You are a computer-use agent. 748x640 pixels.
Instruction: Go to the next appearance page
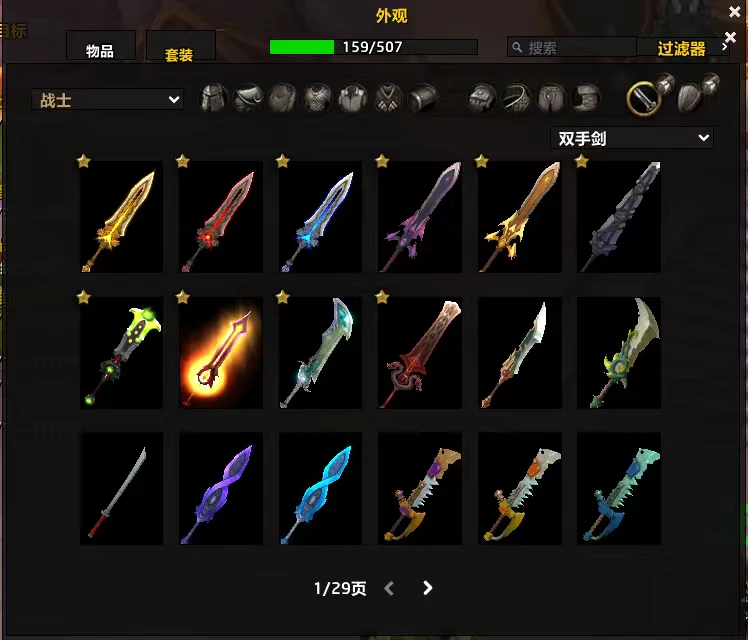tap(428, 588)
